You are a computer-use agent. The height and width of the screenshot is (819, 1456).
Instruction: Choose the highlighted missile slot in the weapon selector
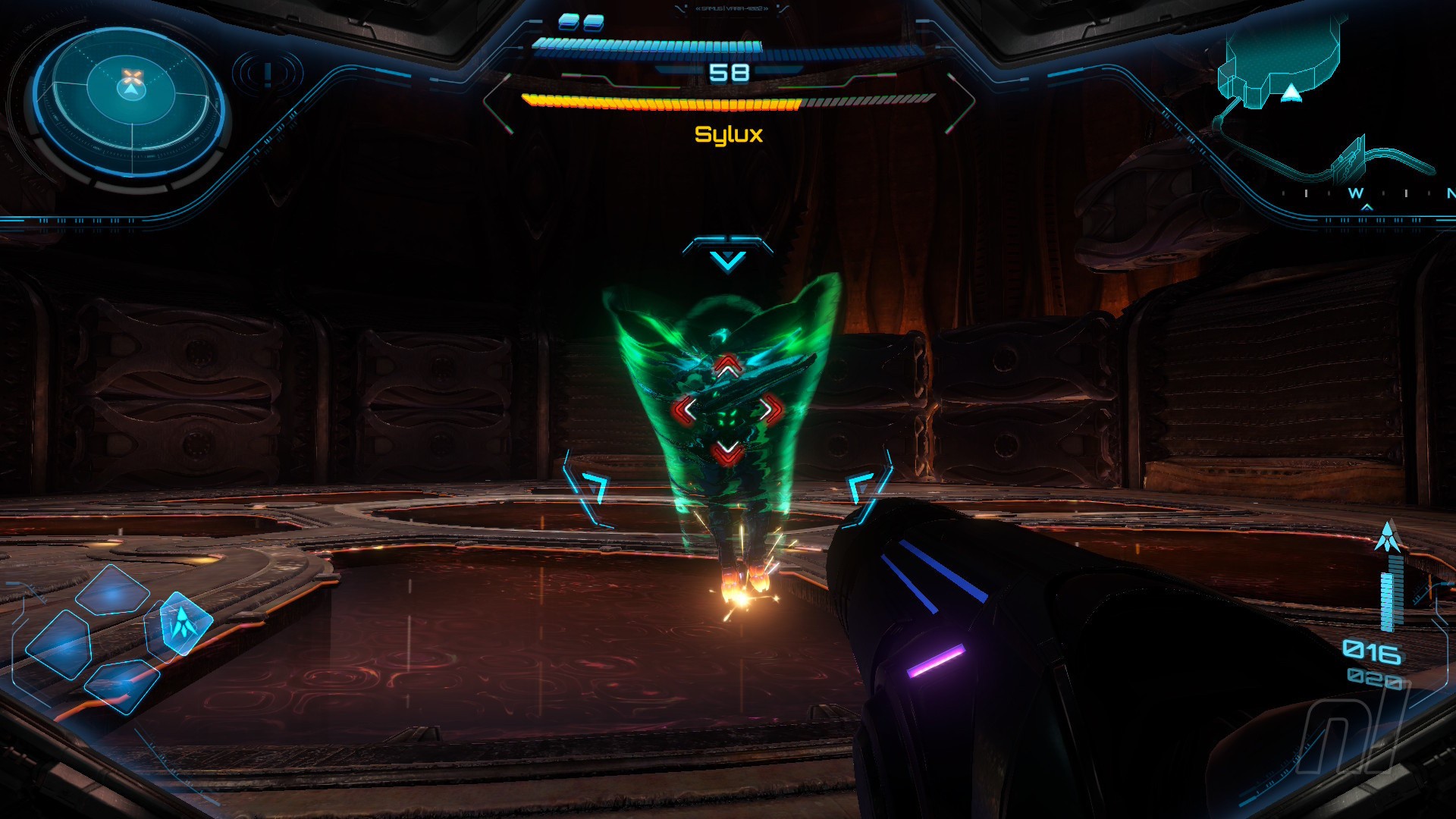click(x=180, y=623)
